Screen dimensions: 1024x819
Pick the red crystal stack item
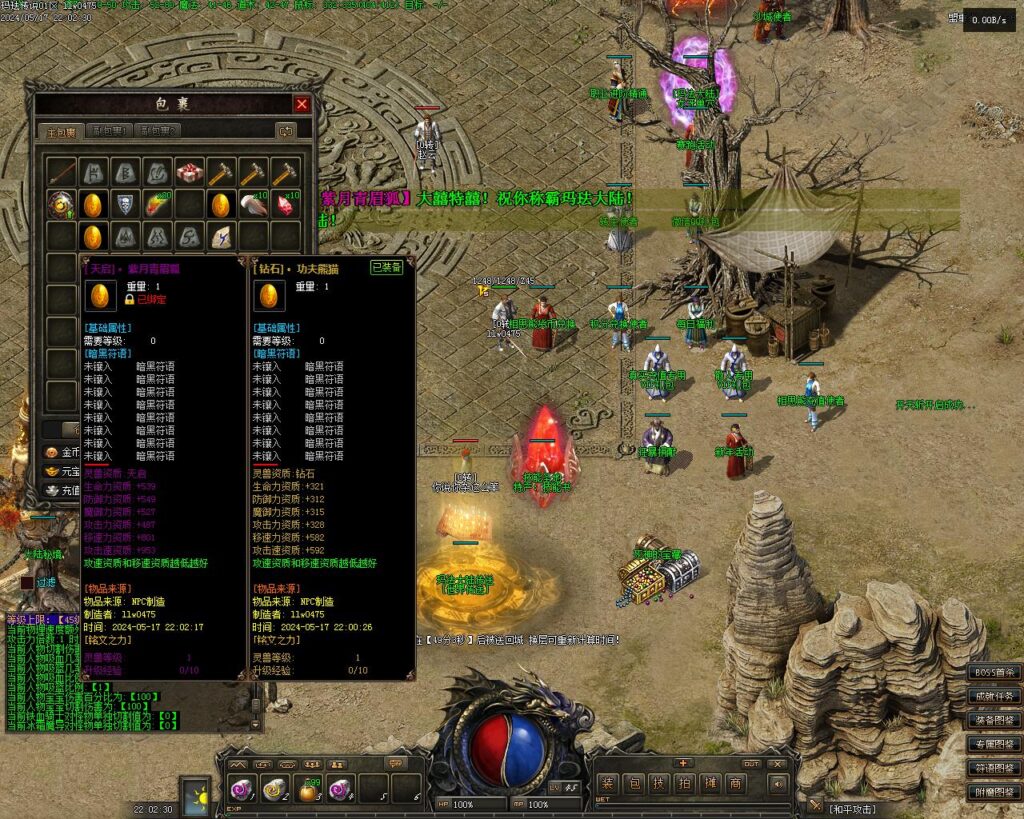[x=285, y=204]
